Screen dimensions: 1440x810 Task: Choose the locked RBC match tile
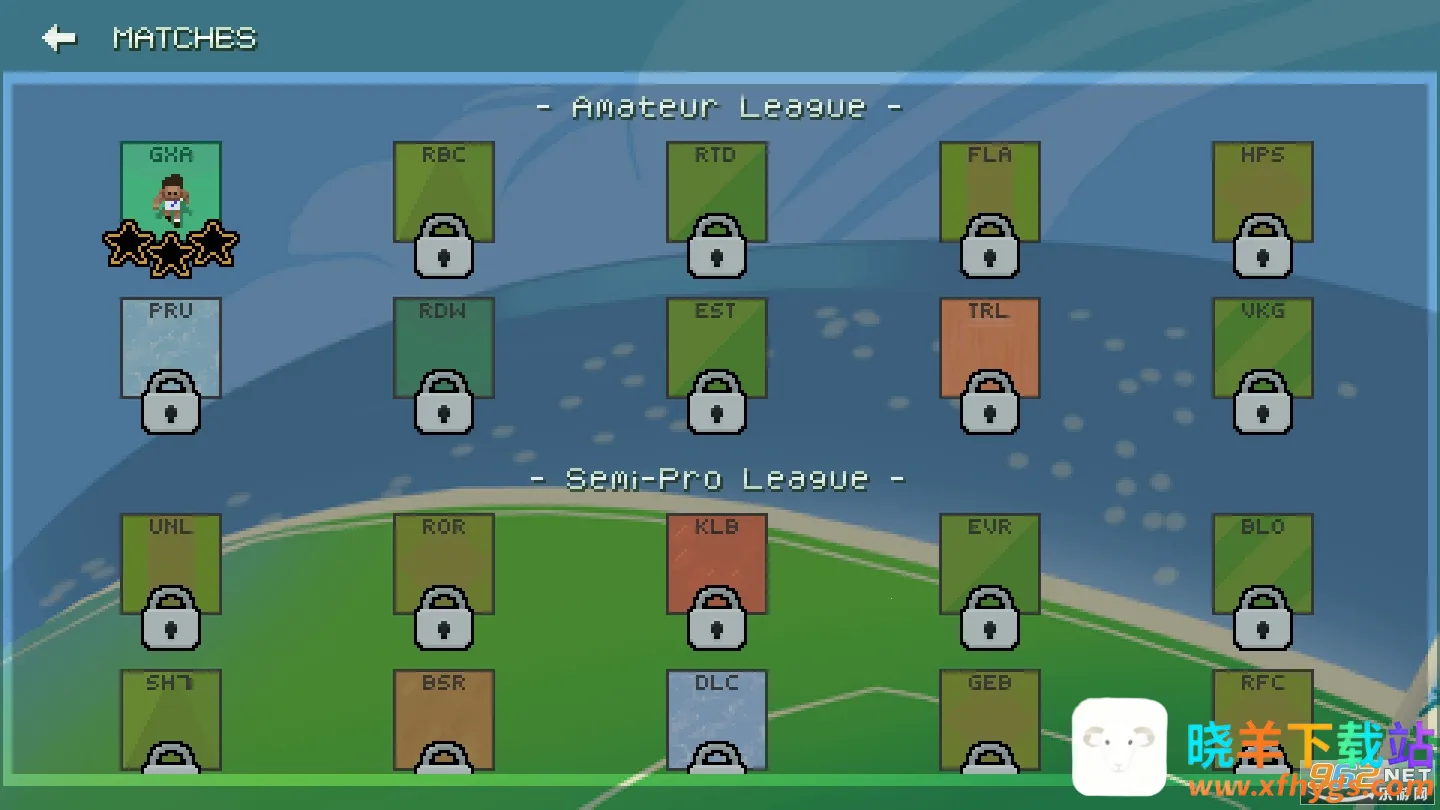443,192
